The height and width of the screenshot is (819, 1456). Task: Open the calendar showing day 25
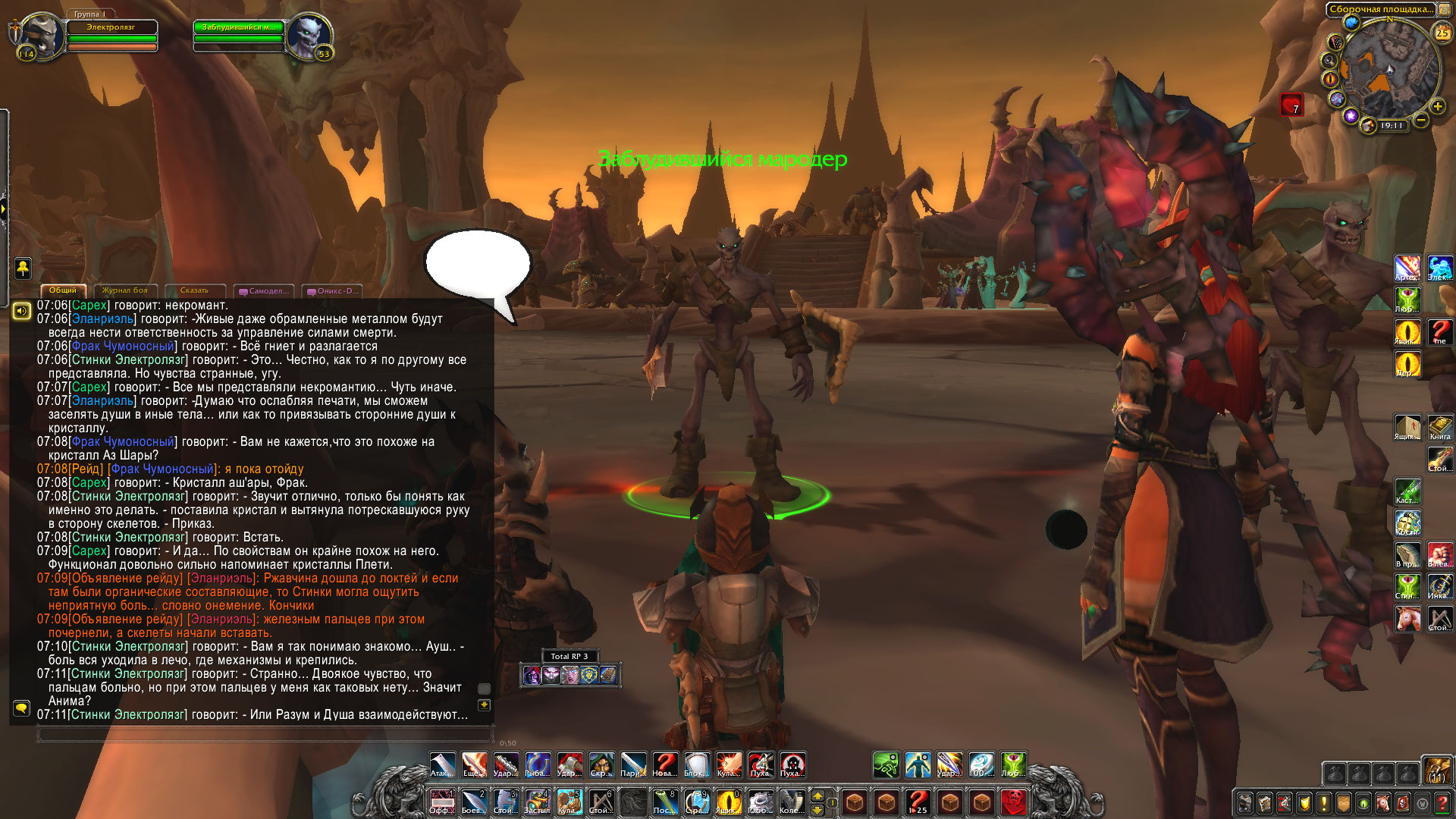coord(1442,32)
